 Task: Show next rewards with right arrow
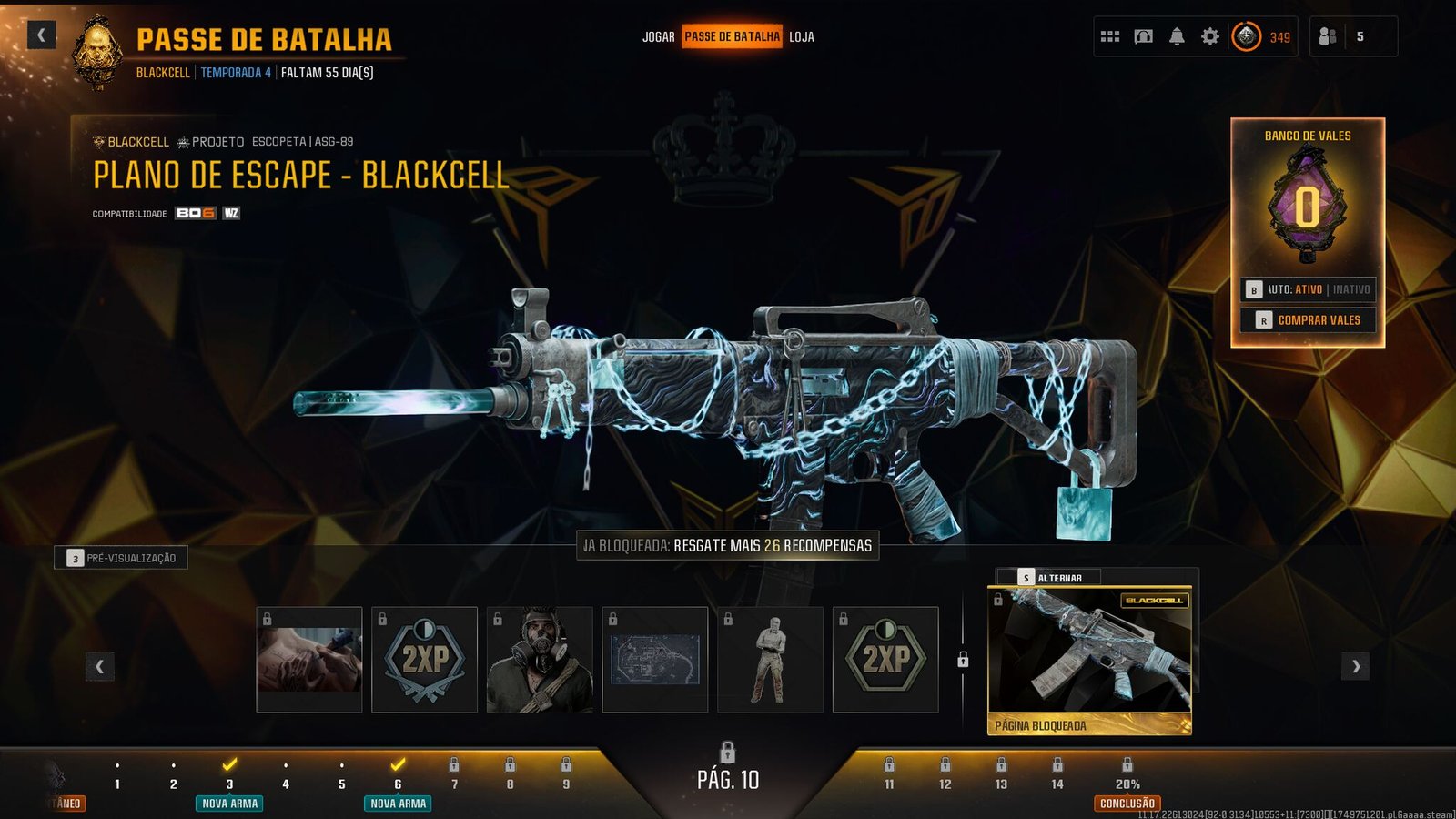[1355, 667]
